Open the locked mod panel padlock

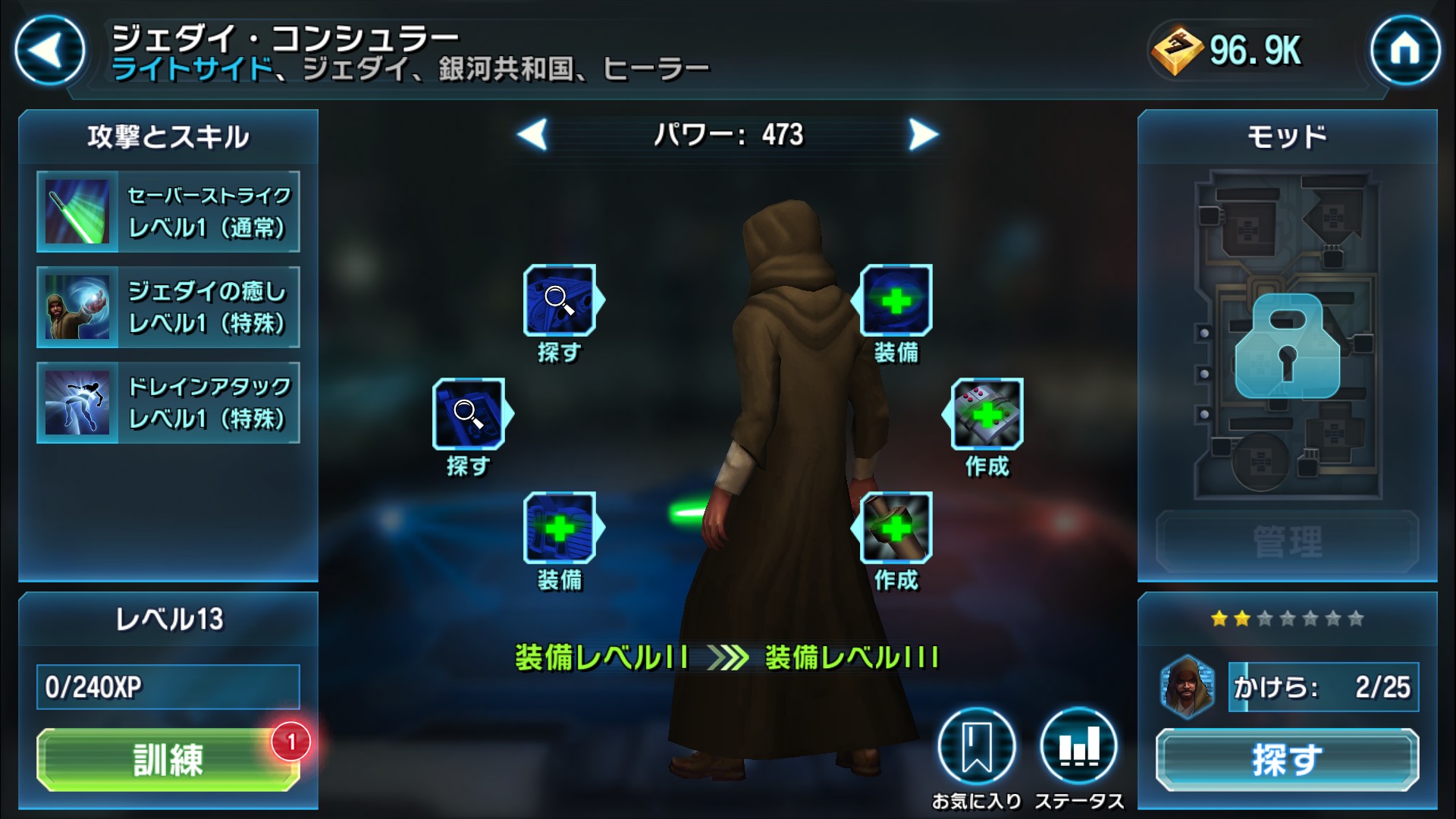click(1287, 347)
